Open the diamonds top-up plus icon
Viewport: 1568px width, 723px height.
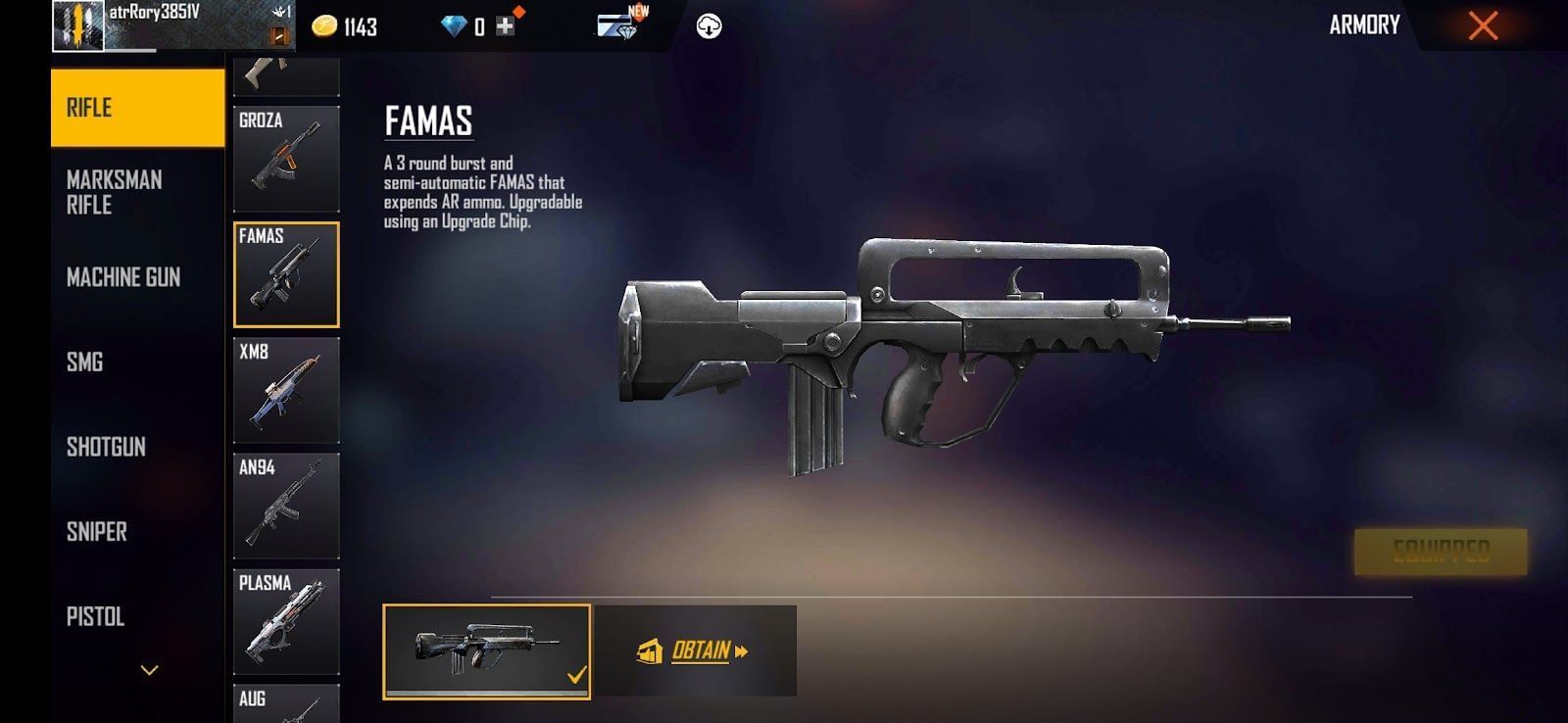tap(507, 25)
